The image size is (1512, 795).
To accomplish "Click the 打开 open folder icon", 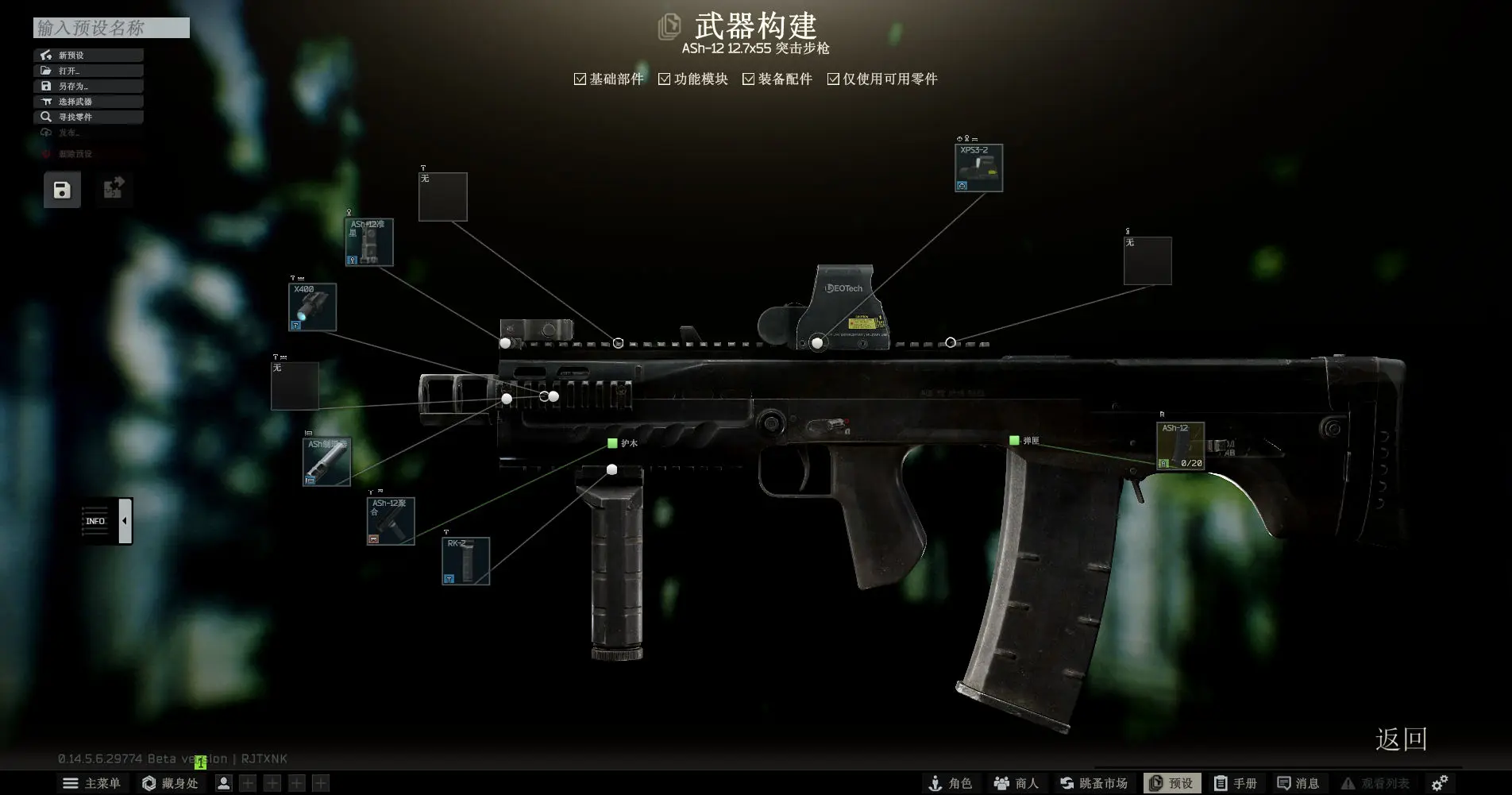I will tap(45, 70).
